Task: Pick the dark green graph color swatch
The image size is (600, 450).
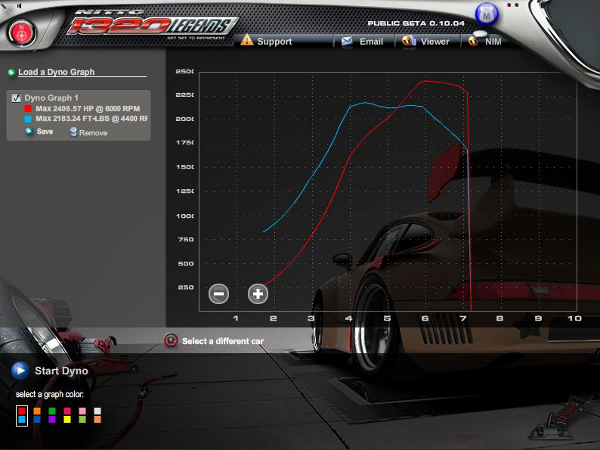Action: click(x=52, y=410)
